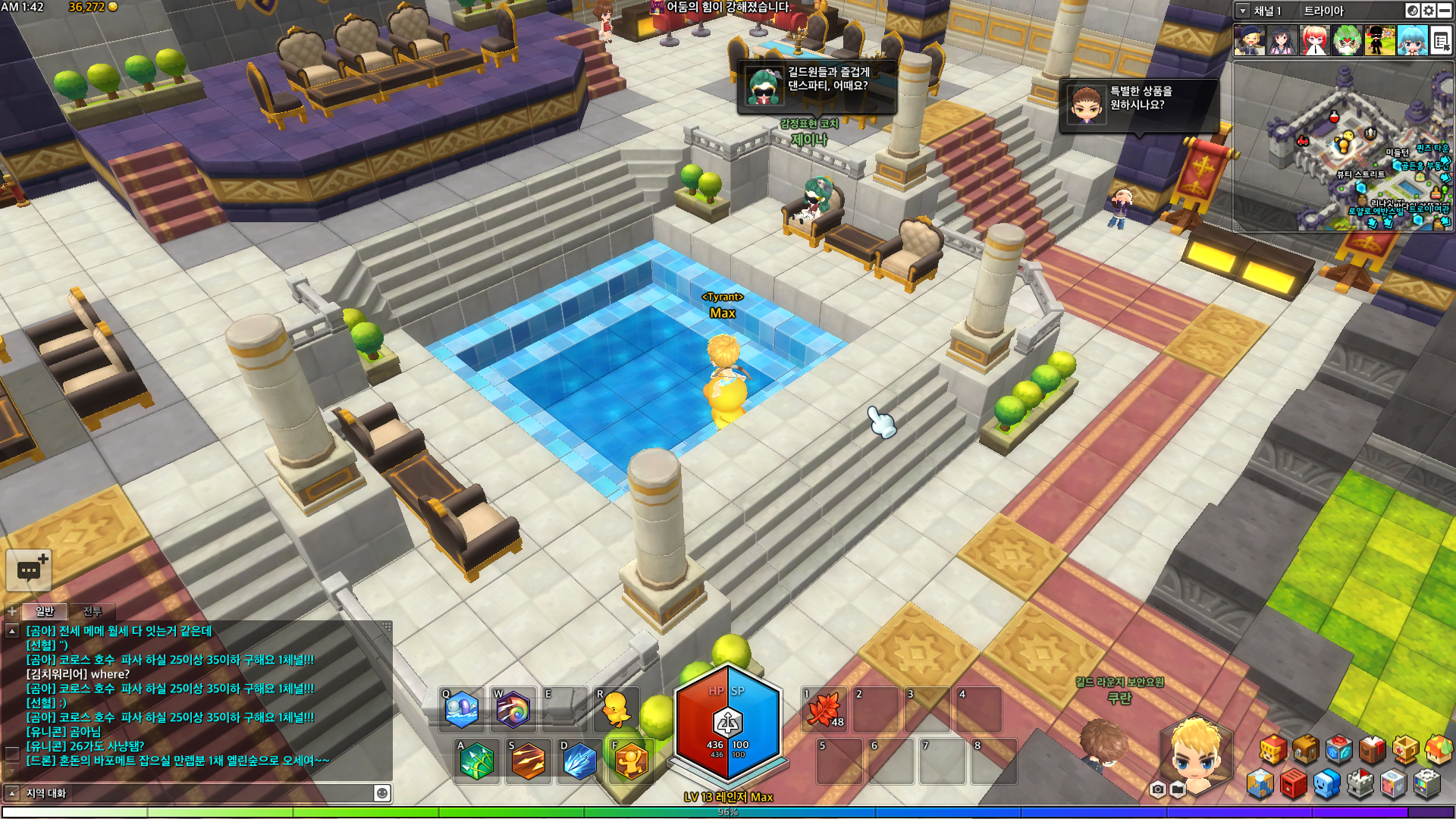Open the red mailbox menu icon
The width and height of the screenshot is (1456, 819).
[x=1293, y=784]
